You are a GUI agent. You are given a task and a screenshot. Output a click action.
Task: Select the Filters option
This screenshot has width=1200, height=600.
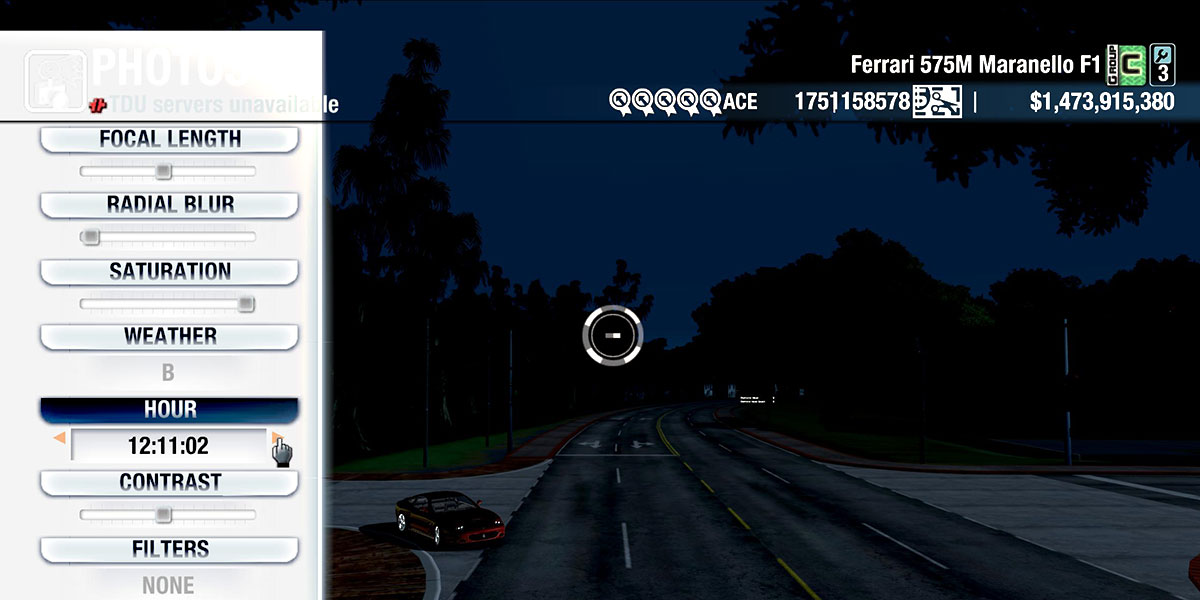coord(169,549)
